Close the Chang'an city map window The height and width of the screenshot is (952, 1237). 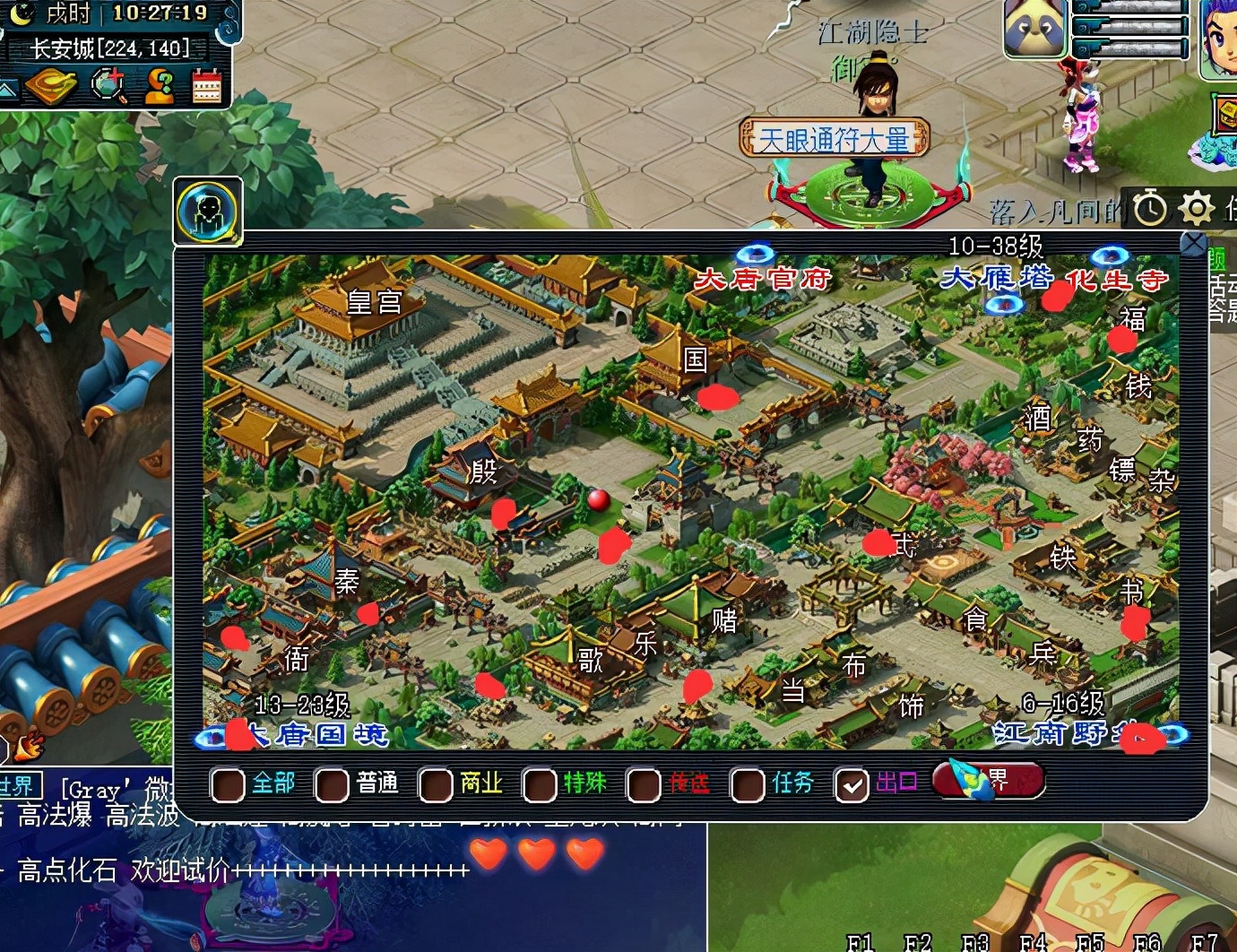coord(1193,243)
